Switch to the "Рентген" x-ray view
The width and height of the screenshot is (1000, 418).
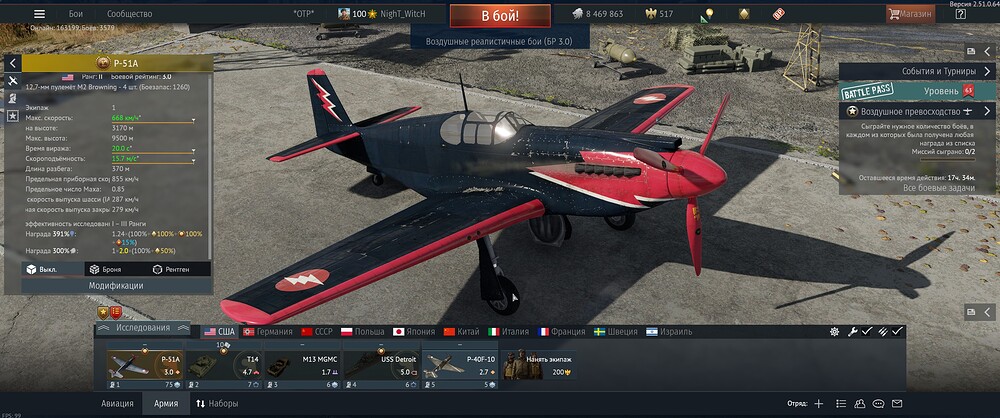(x=171, y=269)
